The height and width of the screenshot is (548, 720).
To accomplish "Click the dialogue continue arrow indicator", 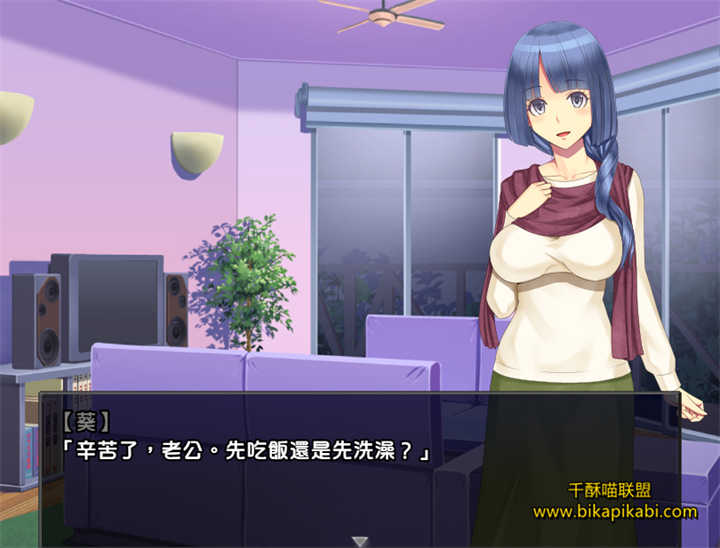I will (x=360, y=540).
